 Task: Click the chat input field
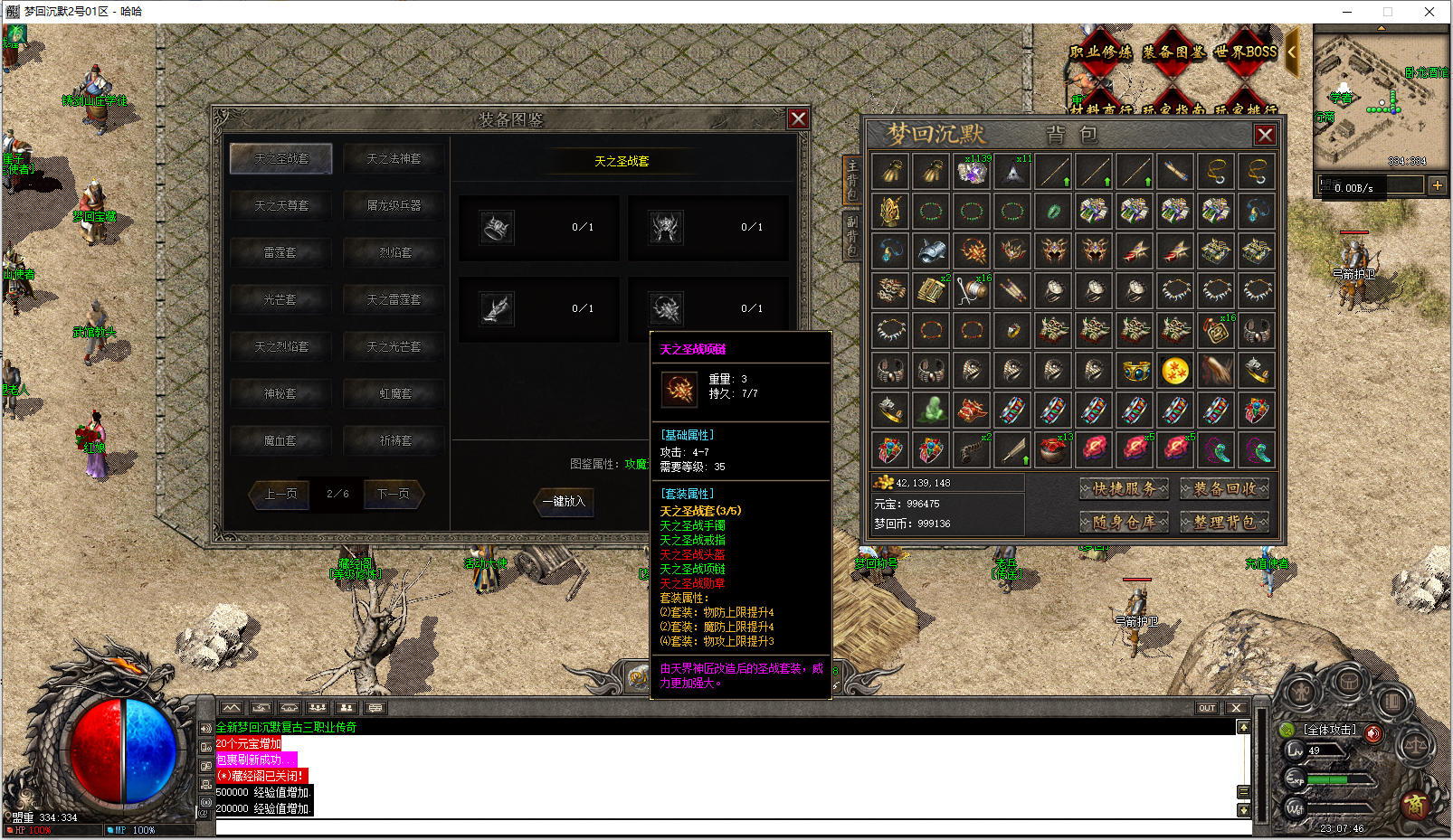(x=724, y=826)
